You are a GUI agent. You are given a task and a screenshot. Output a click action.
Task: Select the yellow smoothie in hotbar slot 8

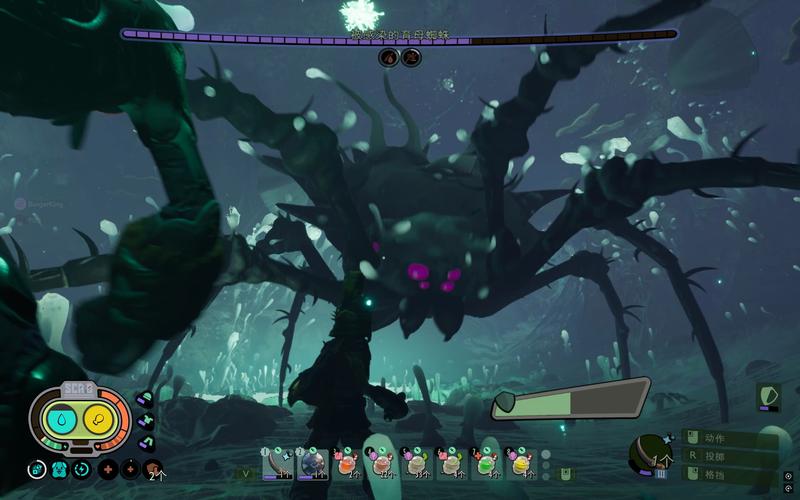pos(521,463)
